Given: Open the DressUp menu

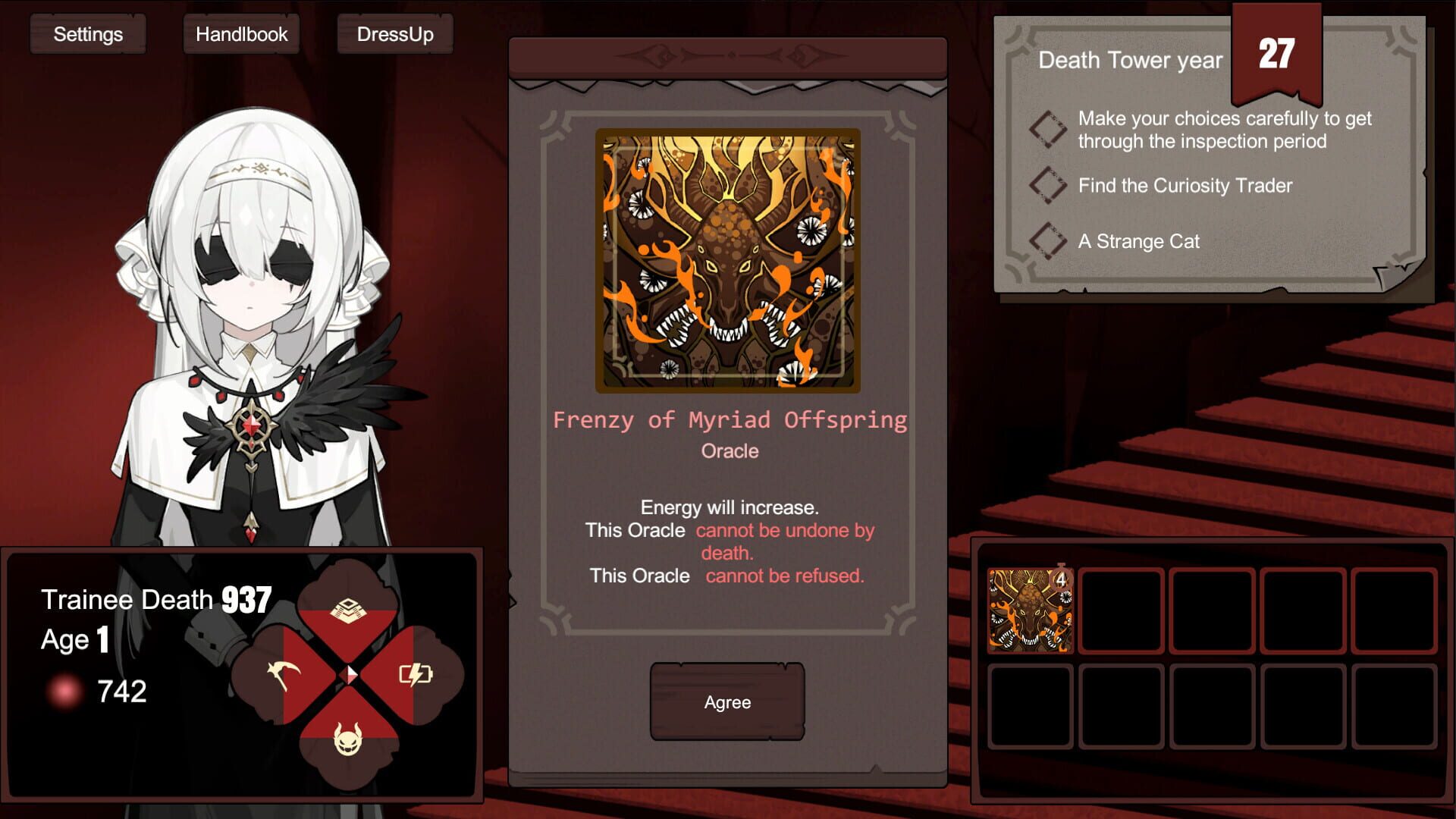Looking at the screenshot, I should [395, 33].
